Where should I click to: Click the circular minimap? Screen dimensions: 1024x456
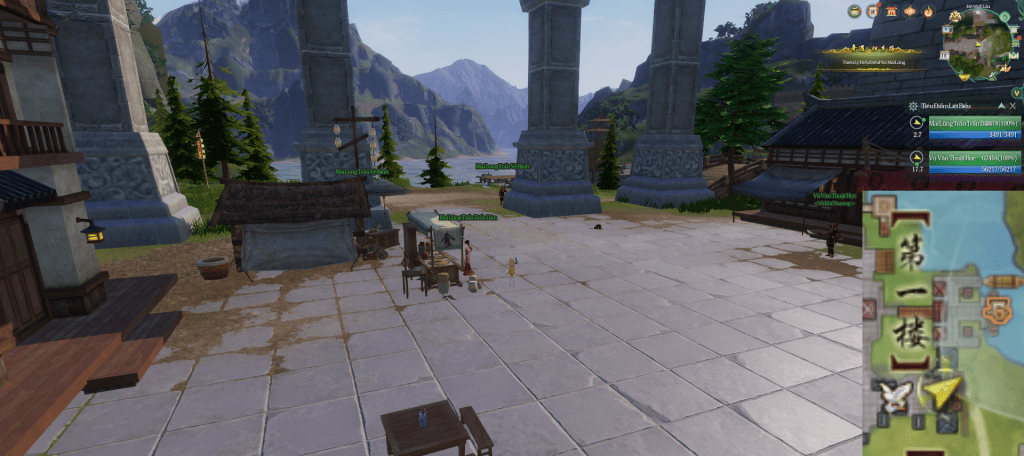(976, 44)
